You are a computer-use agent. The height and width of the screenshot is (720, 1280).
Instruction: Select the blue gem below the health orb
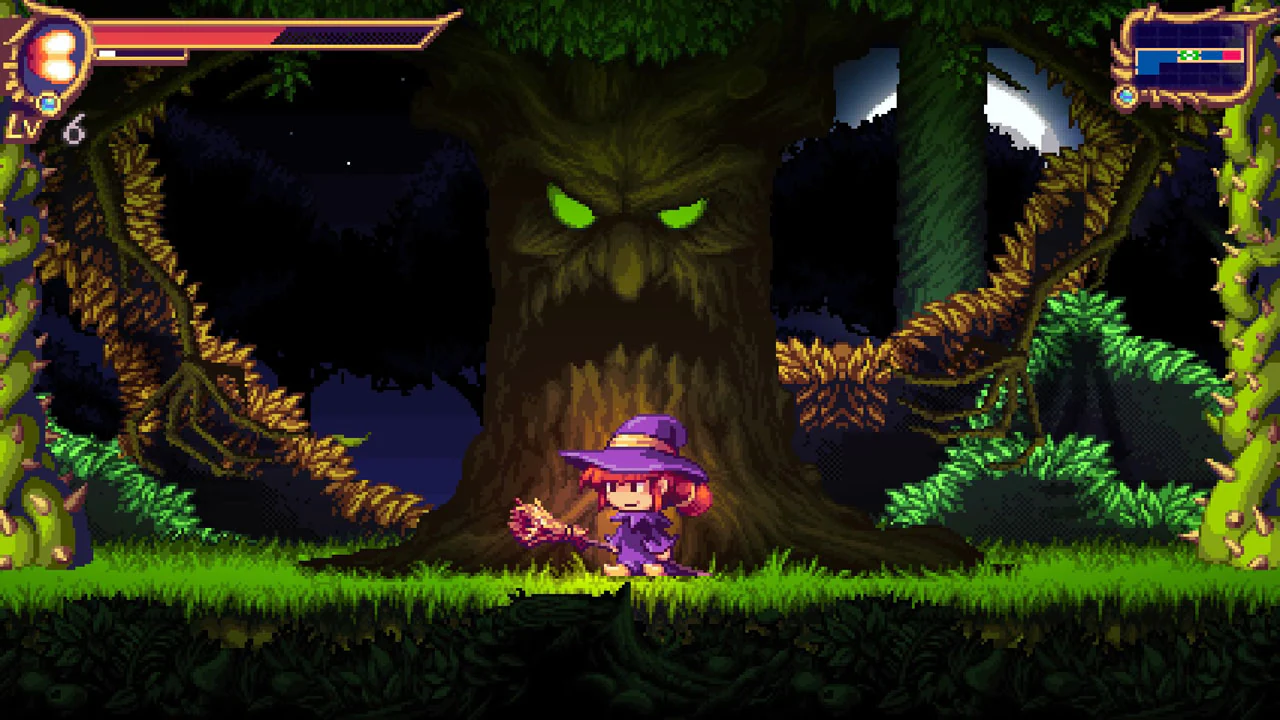tap(48, 102)
